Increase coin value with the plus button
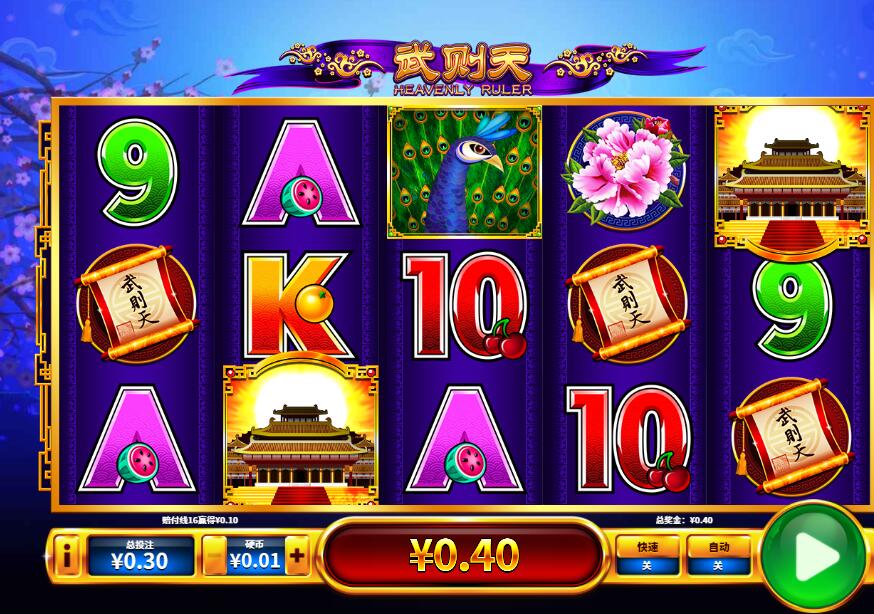The width and height of the screenshot is (874, 614). 296,554
